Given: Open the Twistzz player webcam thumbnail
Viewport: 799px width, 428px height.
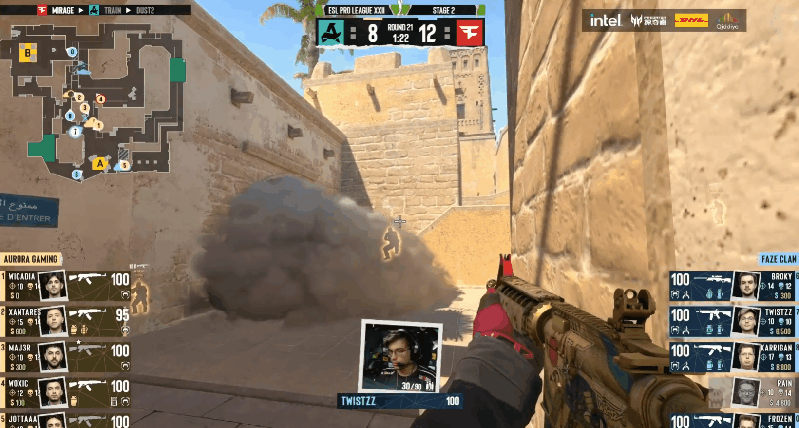Looking at the screenshot, I should (x=400, y=356).
